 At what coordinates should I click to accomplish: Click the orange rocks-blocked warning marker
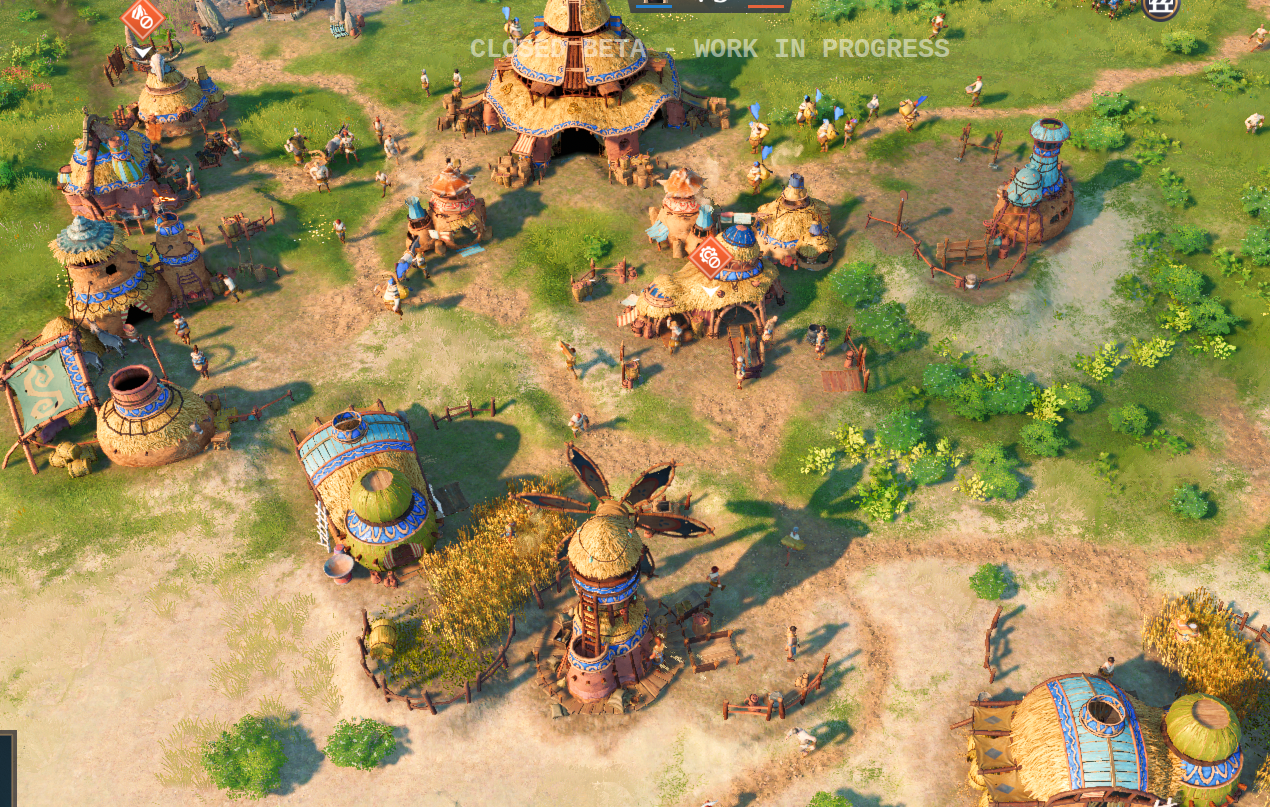[143, 19]
